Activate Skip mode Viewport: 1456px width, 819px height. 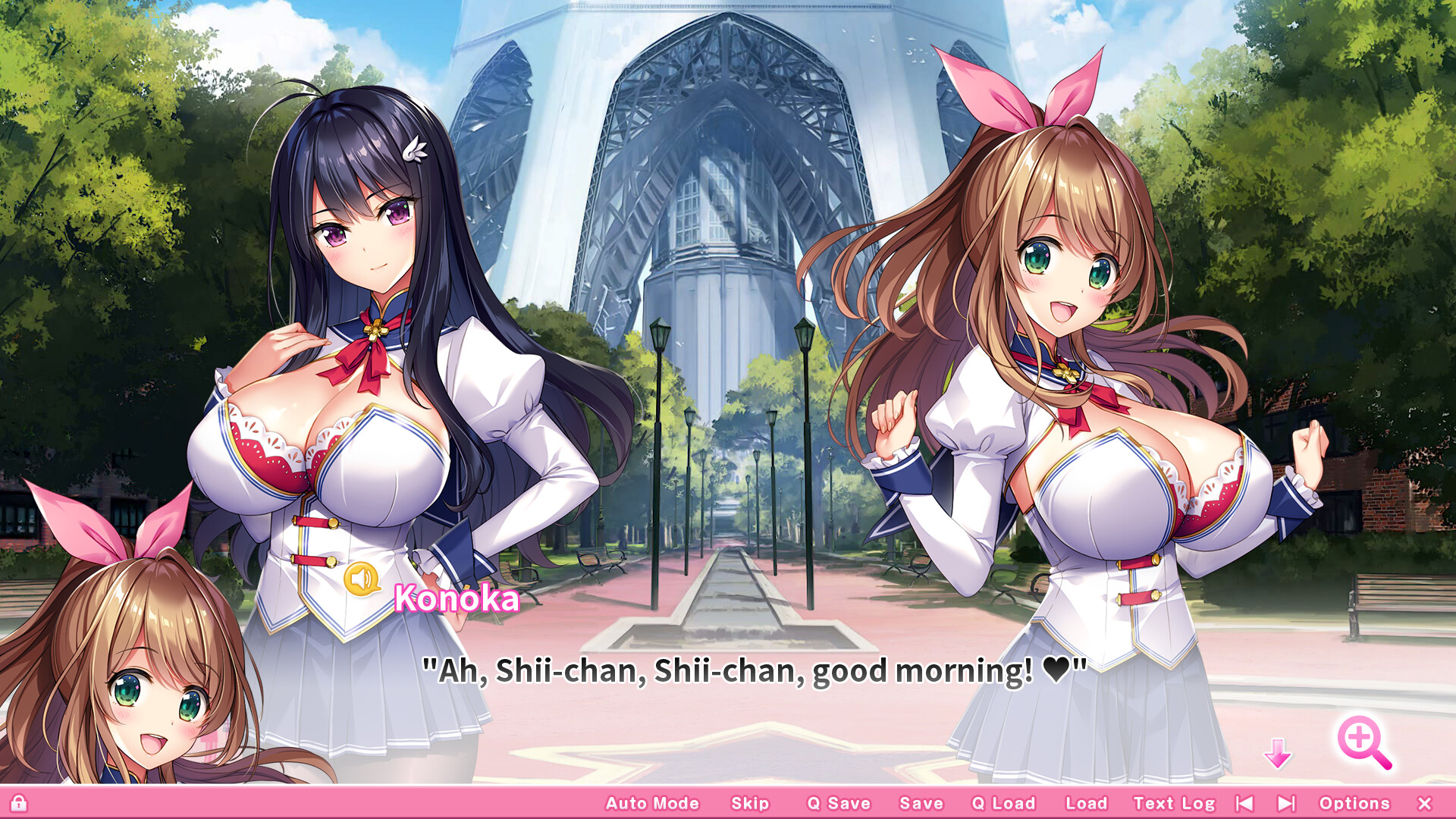coord(748,803)
